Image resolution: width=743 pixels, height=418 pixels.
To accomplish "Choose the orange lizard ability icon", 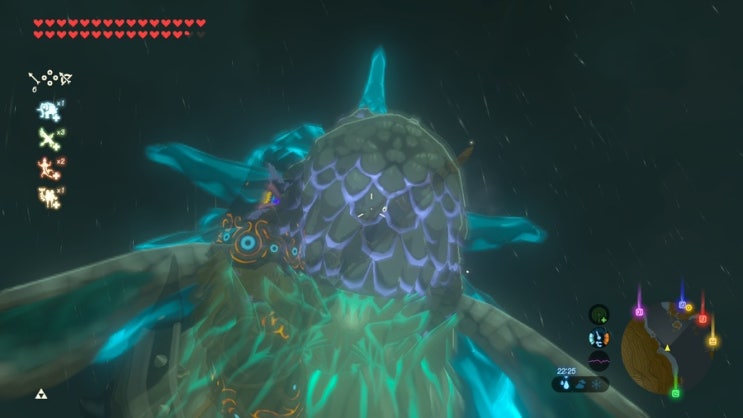I will click(47, 167).
